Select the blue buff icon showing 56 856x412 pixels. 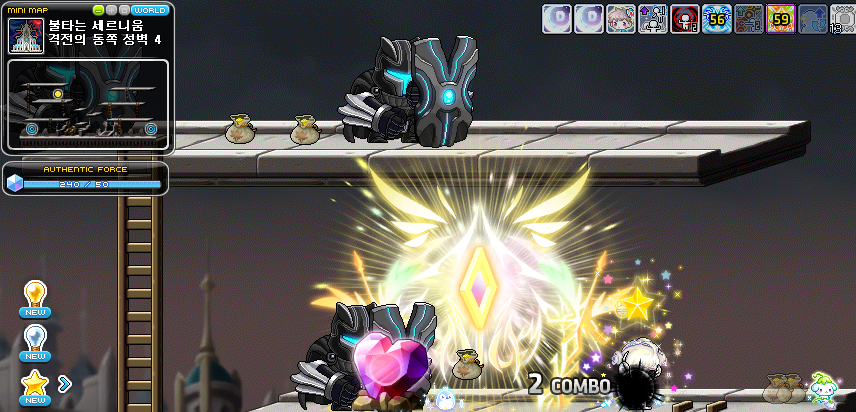716,18
